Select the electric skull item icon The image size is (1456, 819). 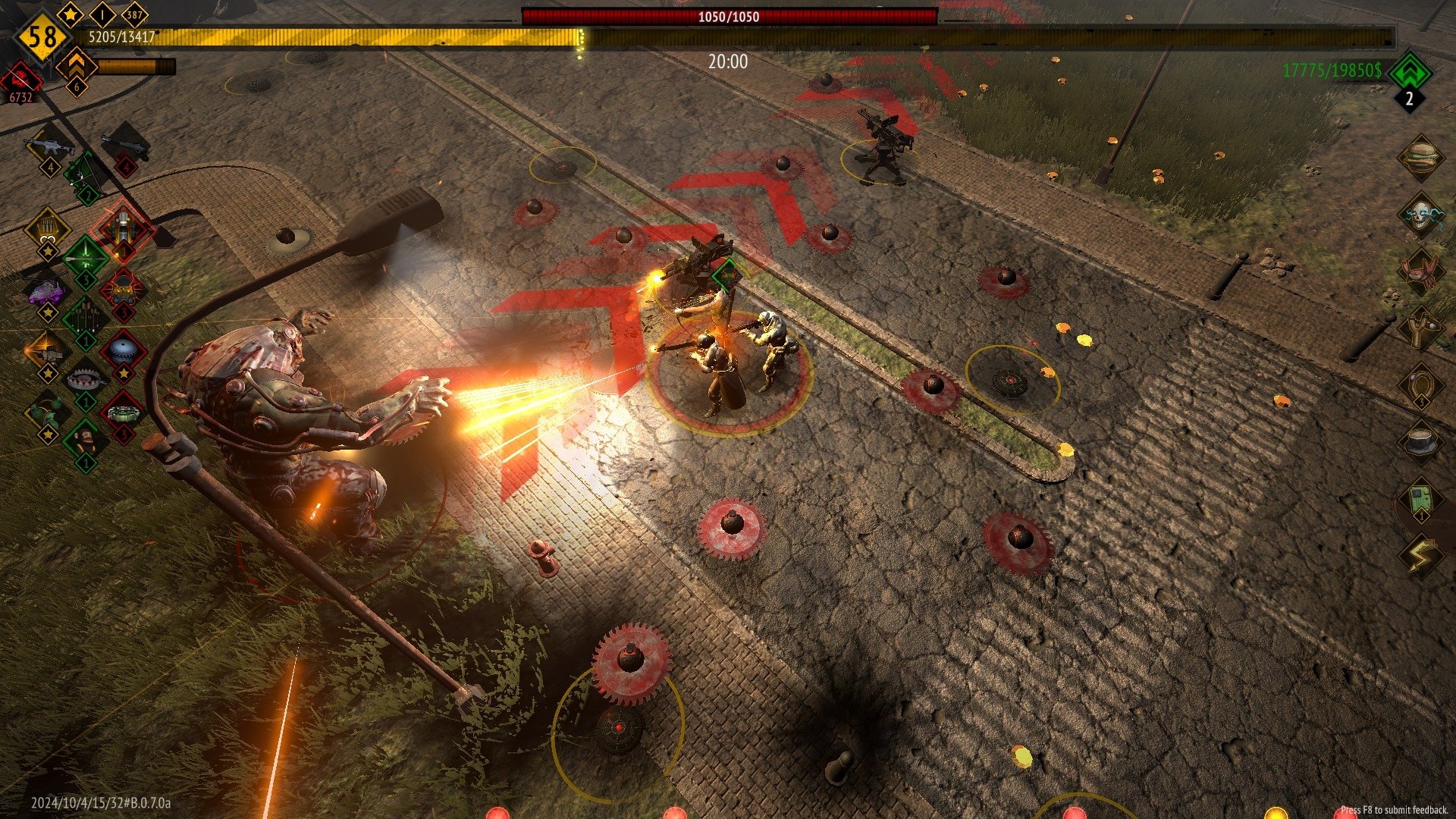click(x=1420, y=215)
